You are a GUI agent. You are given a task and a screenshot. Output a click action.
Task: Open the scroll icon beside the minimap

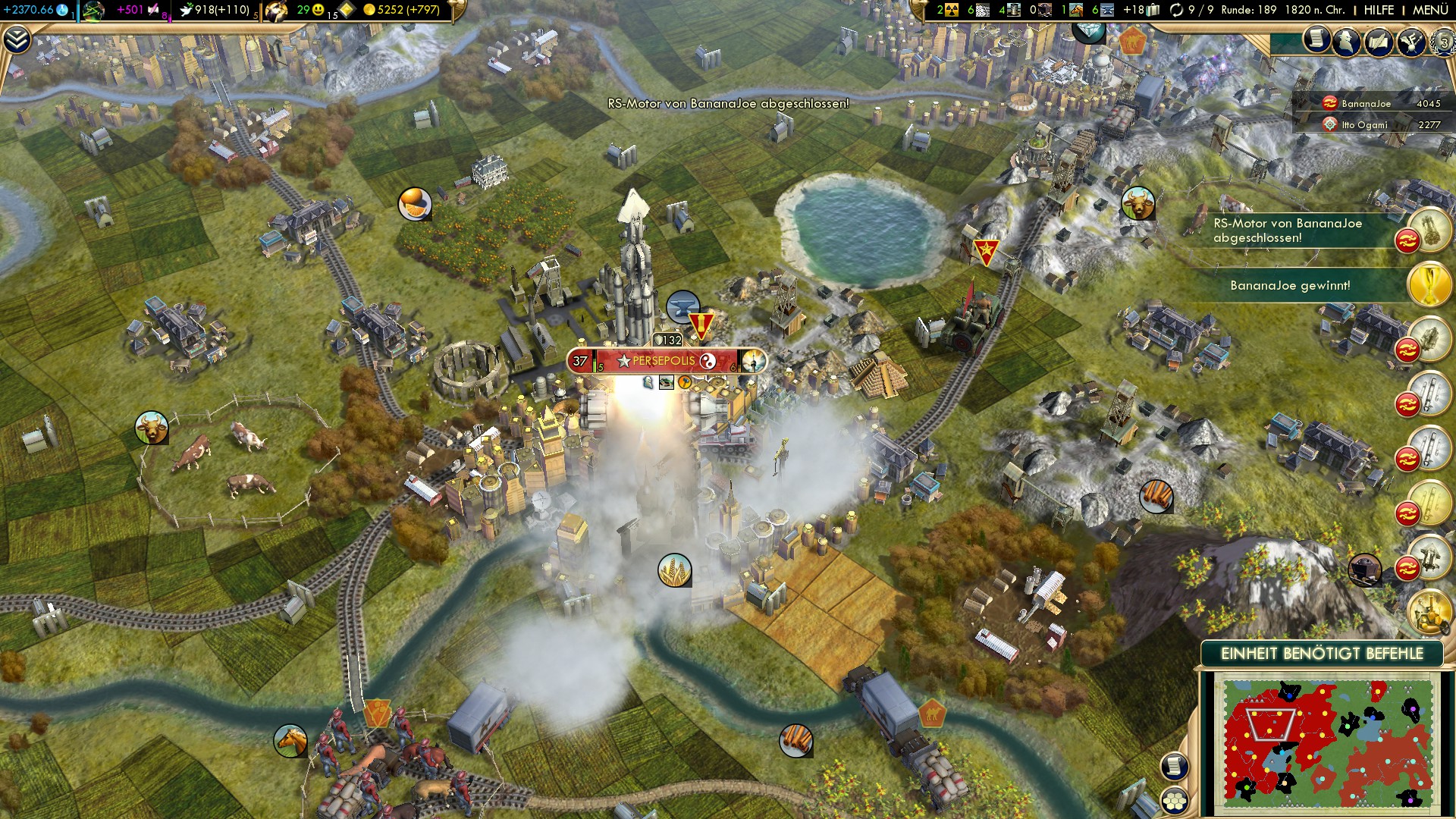(1174, 767)
